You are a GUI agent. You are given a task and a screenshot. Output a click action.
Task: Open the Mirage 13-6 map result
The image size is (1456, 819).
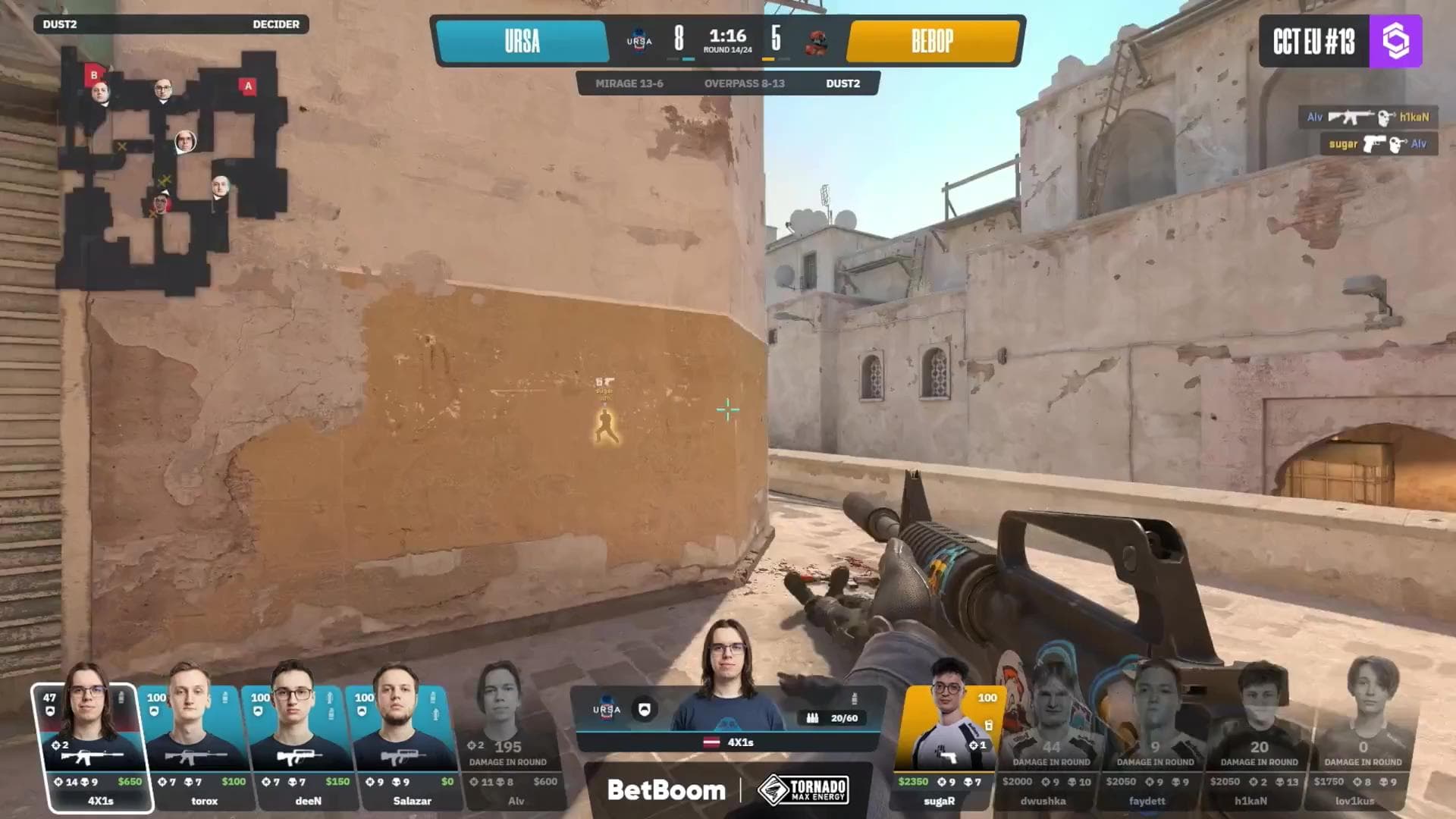629,83
